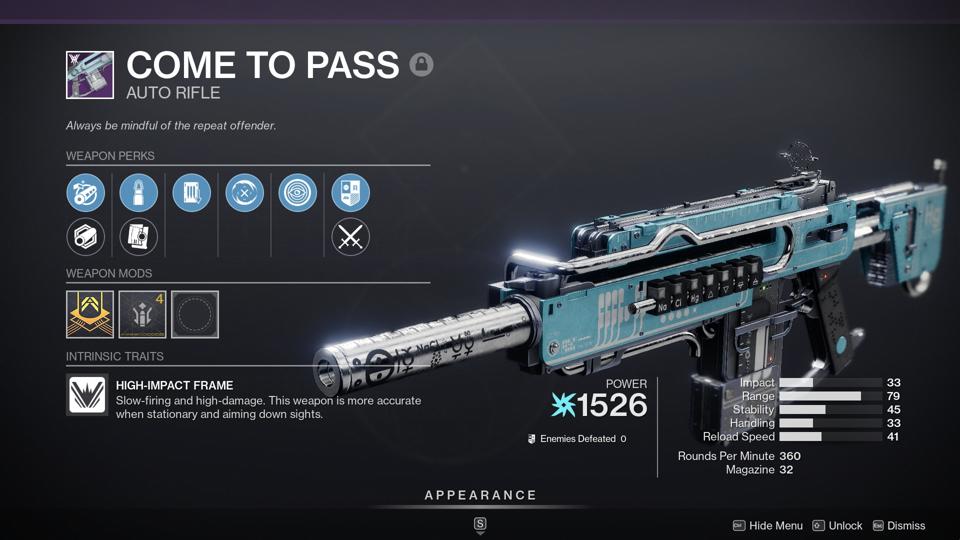Inspect the eye target perk icon
Viewport: 960px width, 540px height.
click(x=297, y=193)
